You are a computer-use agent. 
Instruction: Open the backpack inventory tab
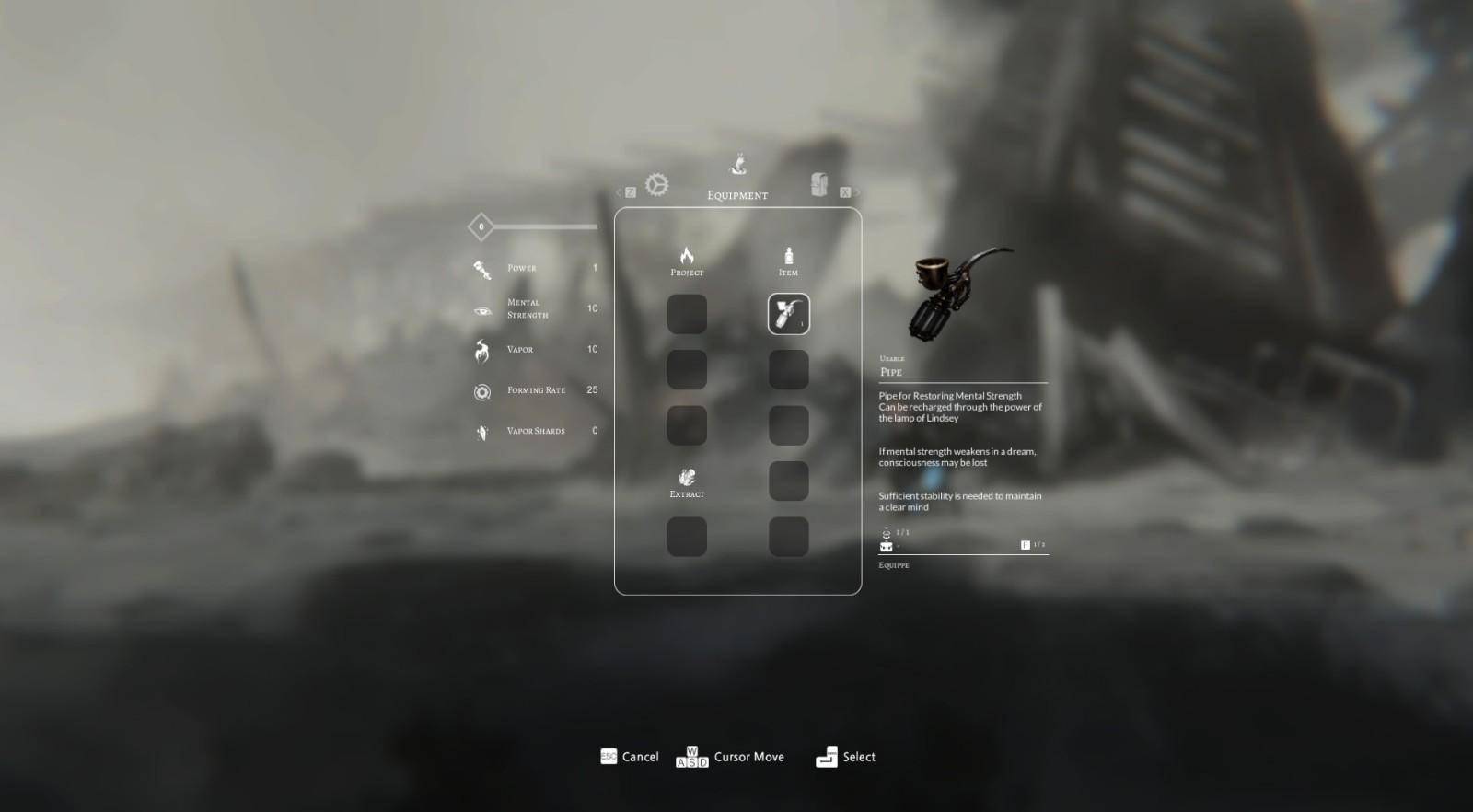[x=818, y=184]
